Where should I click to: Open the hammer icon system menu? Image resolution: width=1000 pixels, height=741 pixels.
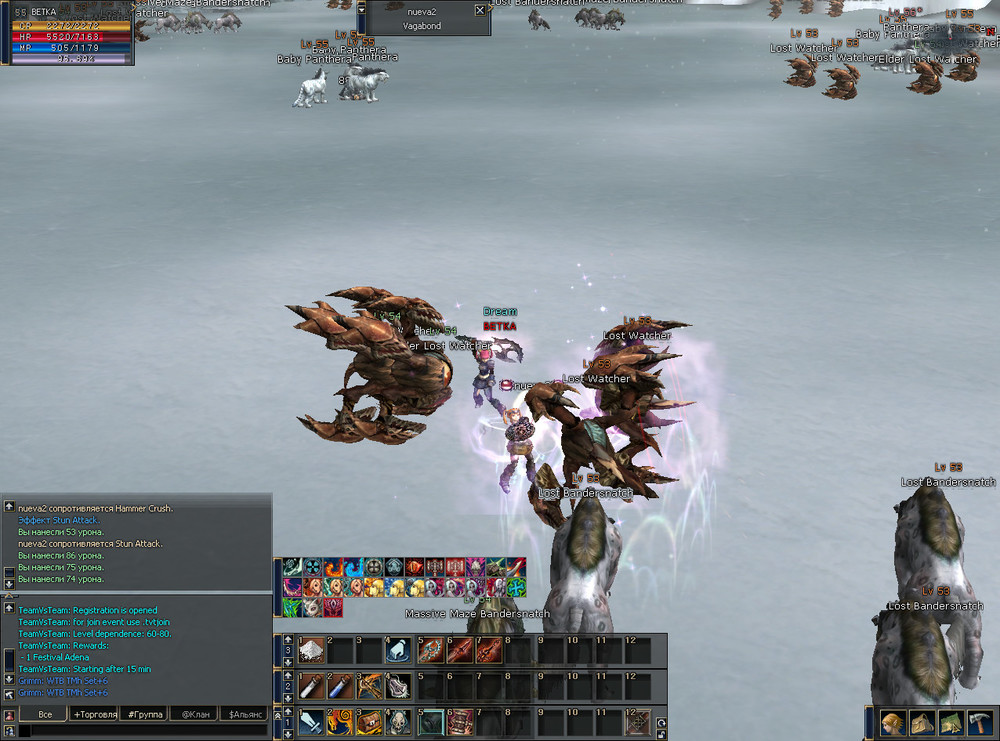979,723
